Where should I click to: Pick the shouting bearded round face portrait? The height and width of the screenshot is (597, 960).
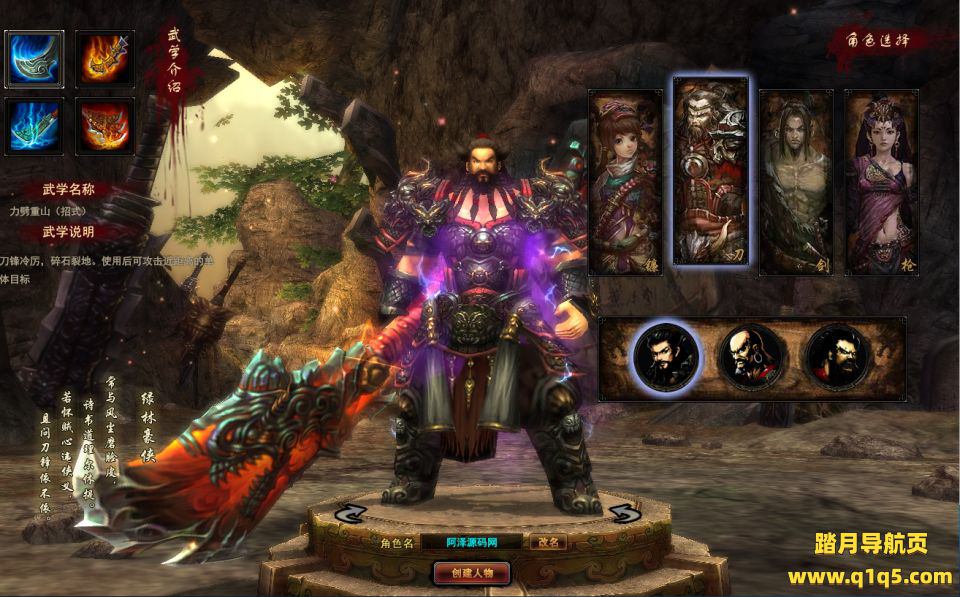836,357
